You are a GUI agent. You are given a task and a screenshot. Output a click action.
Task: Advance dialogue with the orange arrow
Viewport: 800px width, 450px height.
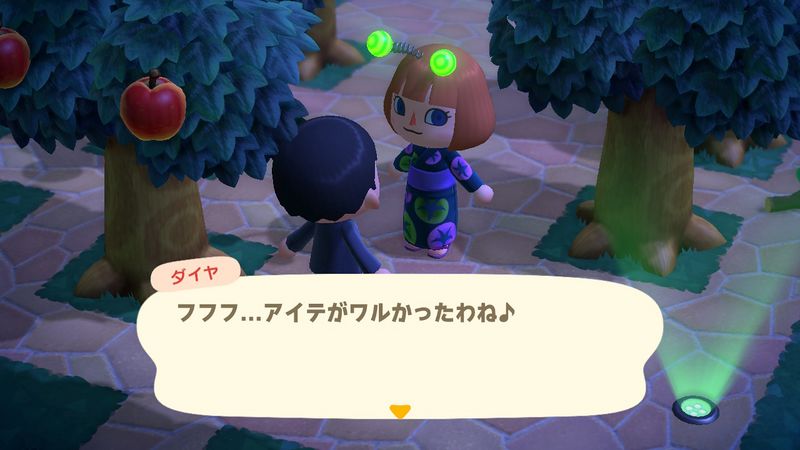pos(400,411)
